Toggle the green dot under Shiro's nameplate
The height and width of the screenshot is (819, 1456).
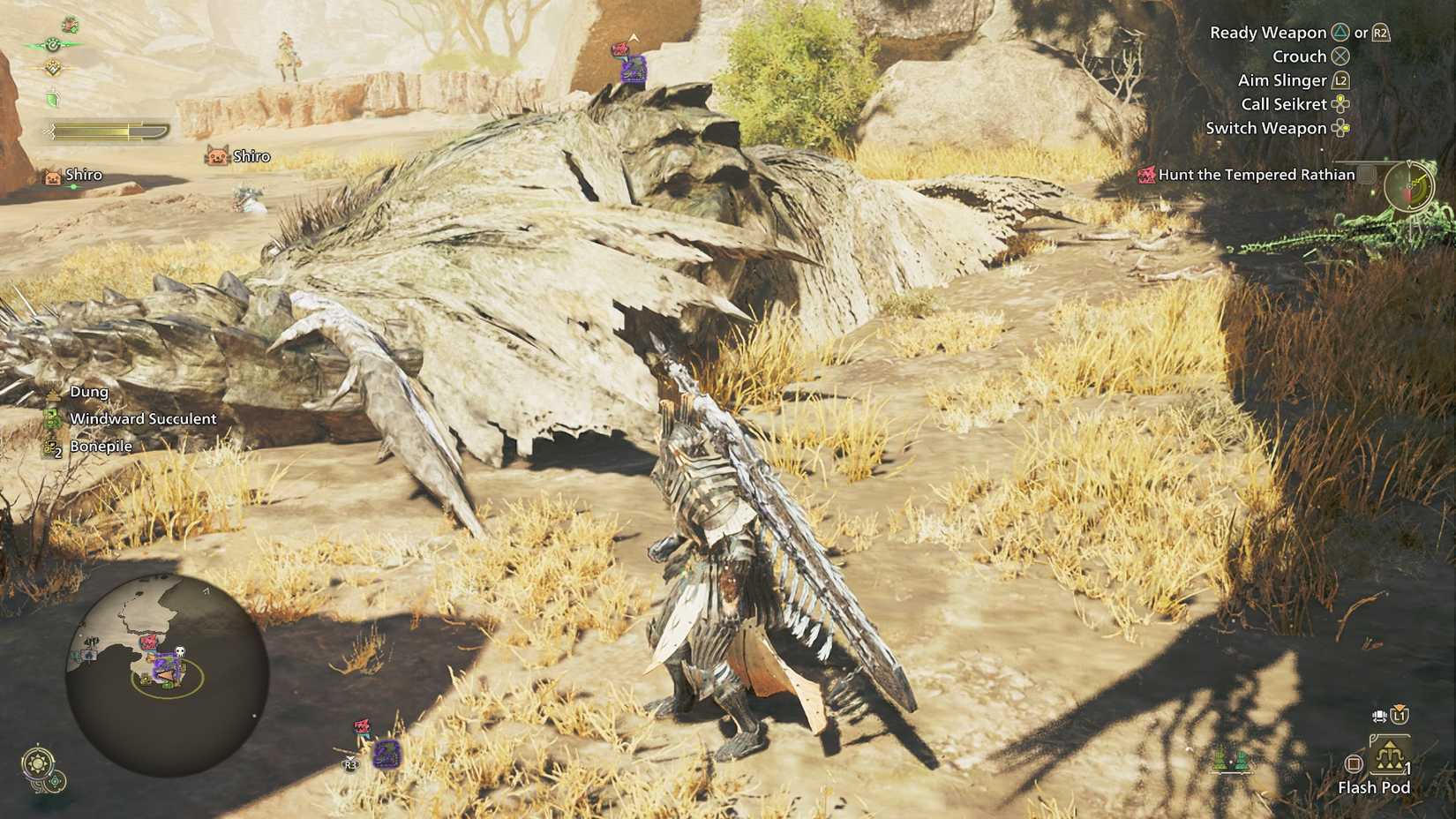point(73,186)
